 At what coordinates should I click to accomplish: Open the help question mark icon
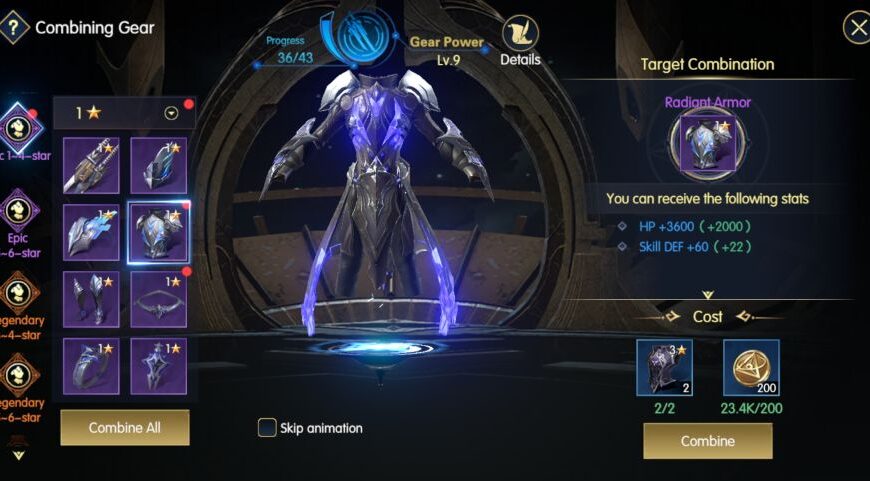[x=13, y=27]
